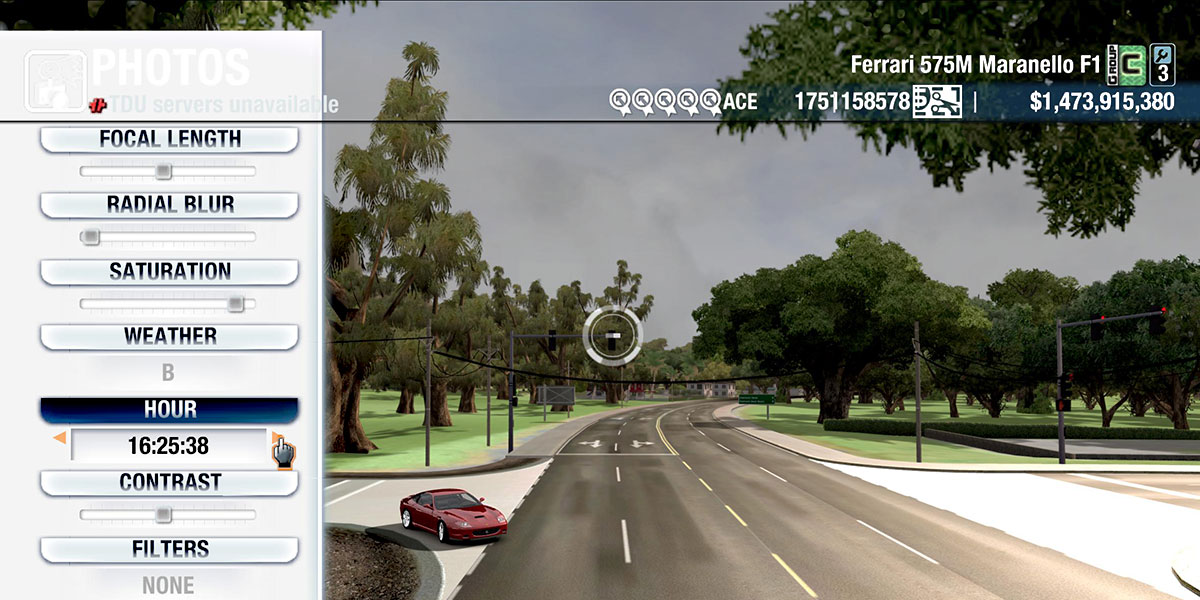
Task: Open the Weather setting
Action: (x=169, y=336)
